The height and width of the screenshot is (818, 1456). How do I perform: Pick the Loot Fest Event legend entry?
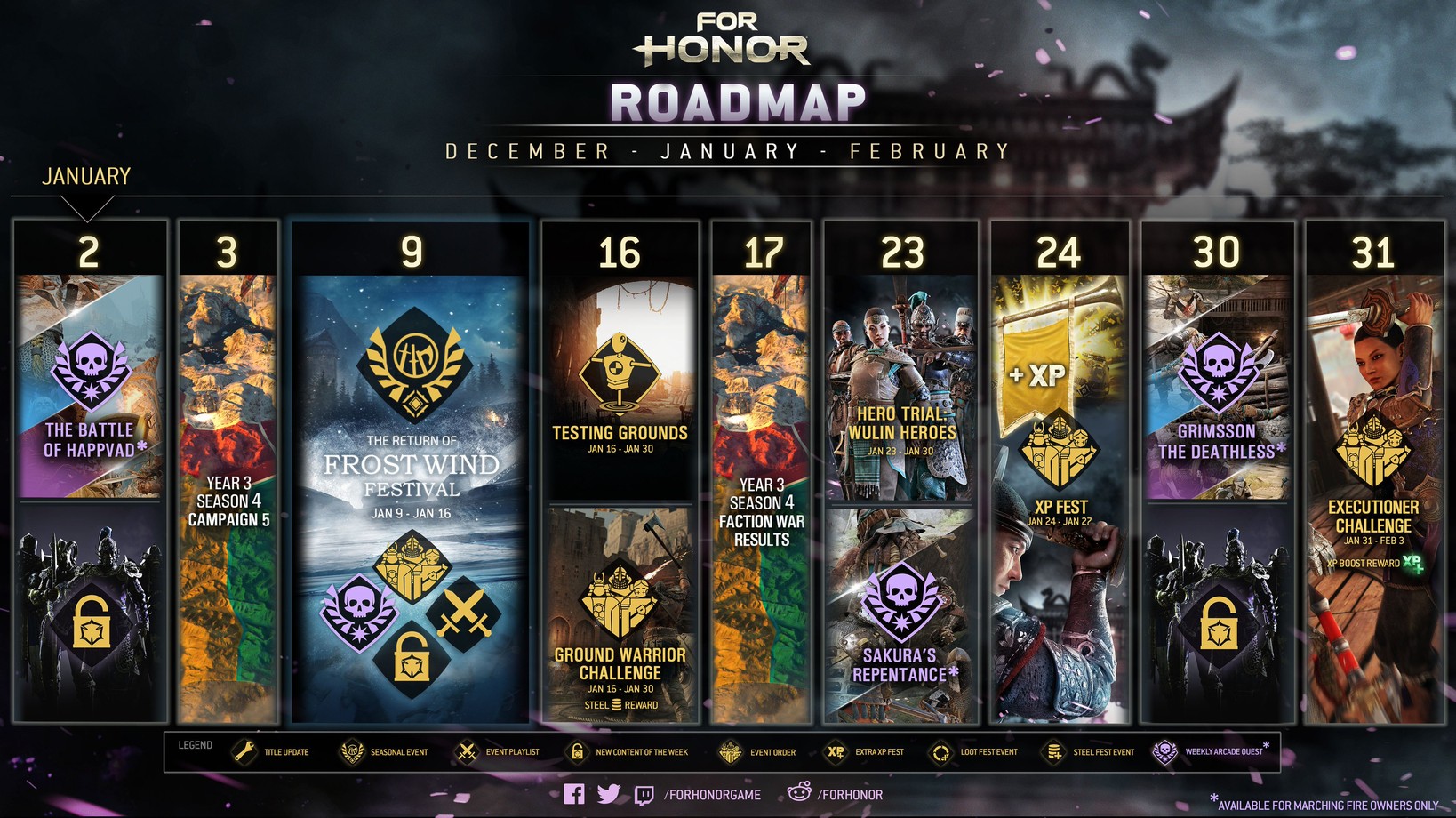(972, 752)
